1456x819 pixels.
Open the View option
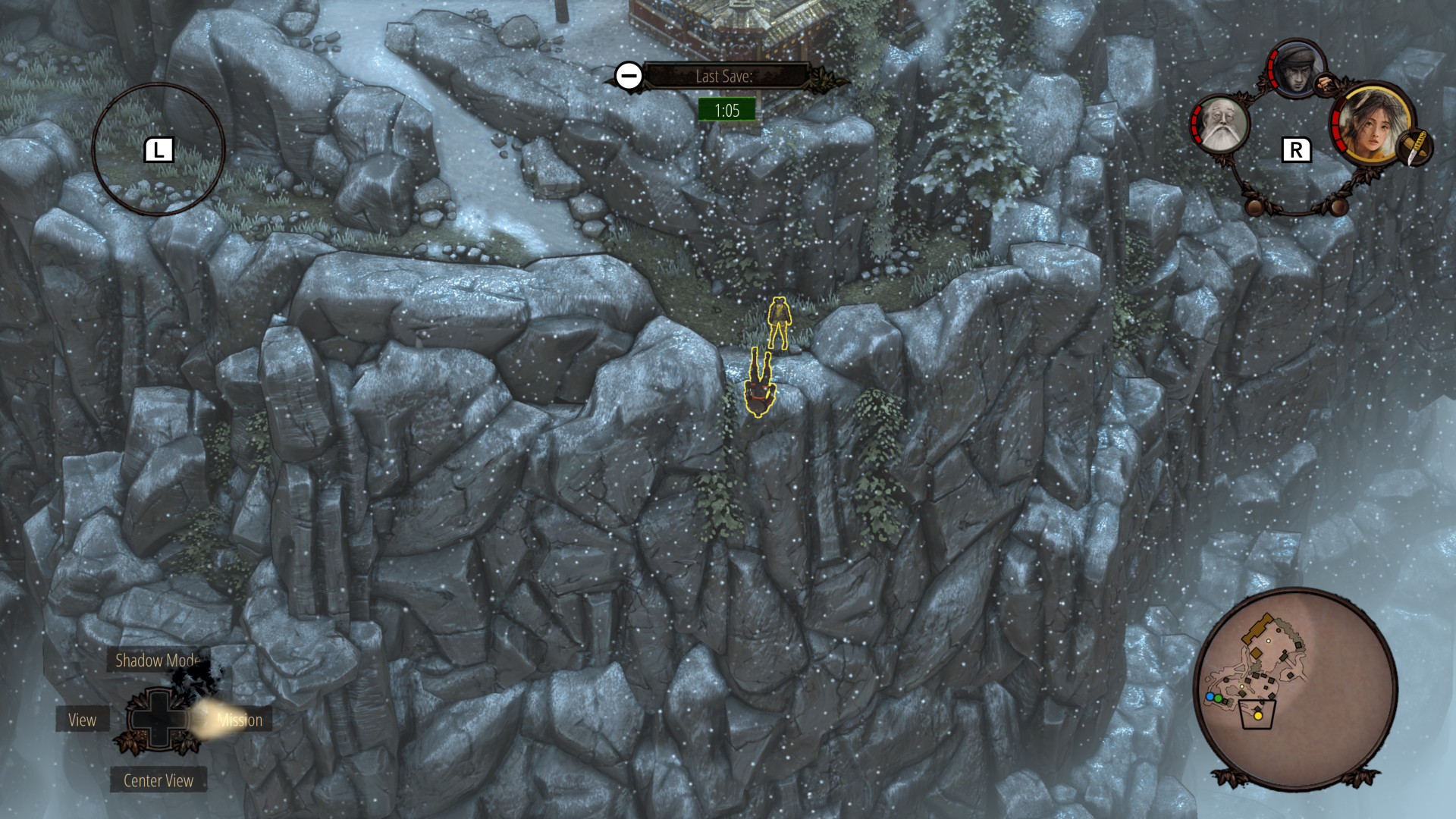click(x=83, y=720)
